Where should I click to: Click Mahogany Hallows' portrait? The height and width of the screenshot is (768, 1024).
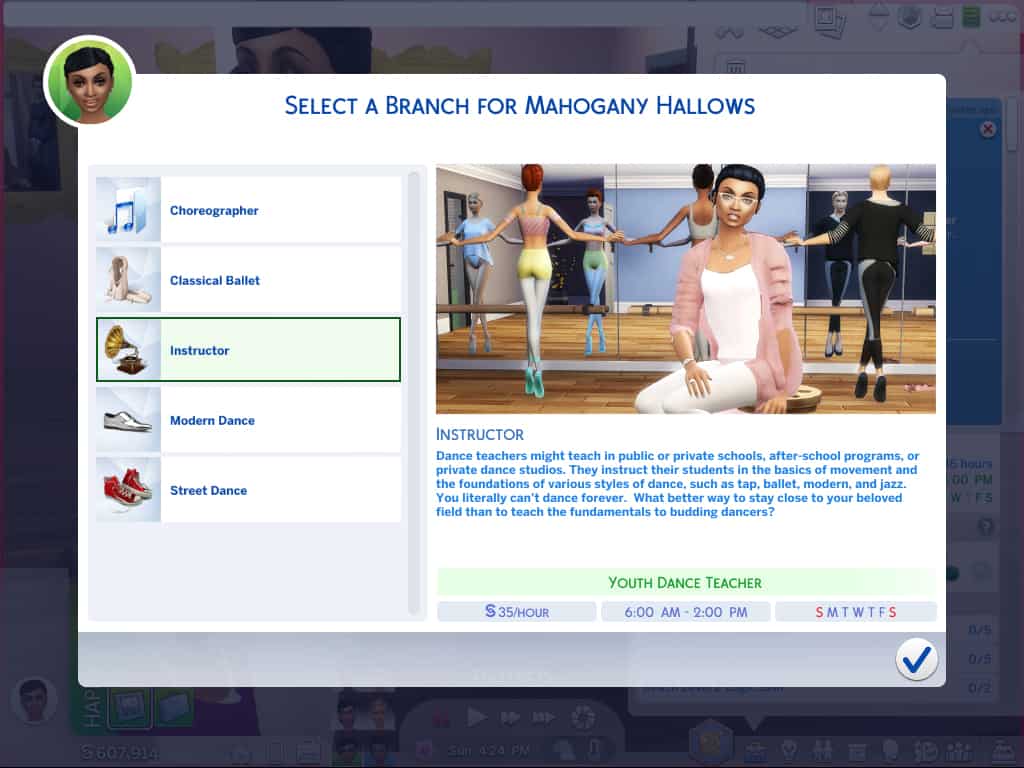(x=89, y=81)
